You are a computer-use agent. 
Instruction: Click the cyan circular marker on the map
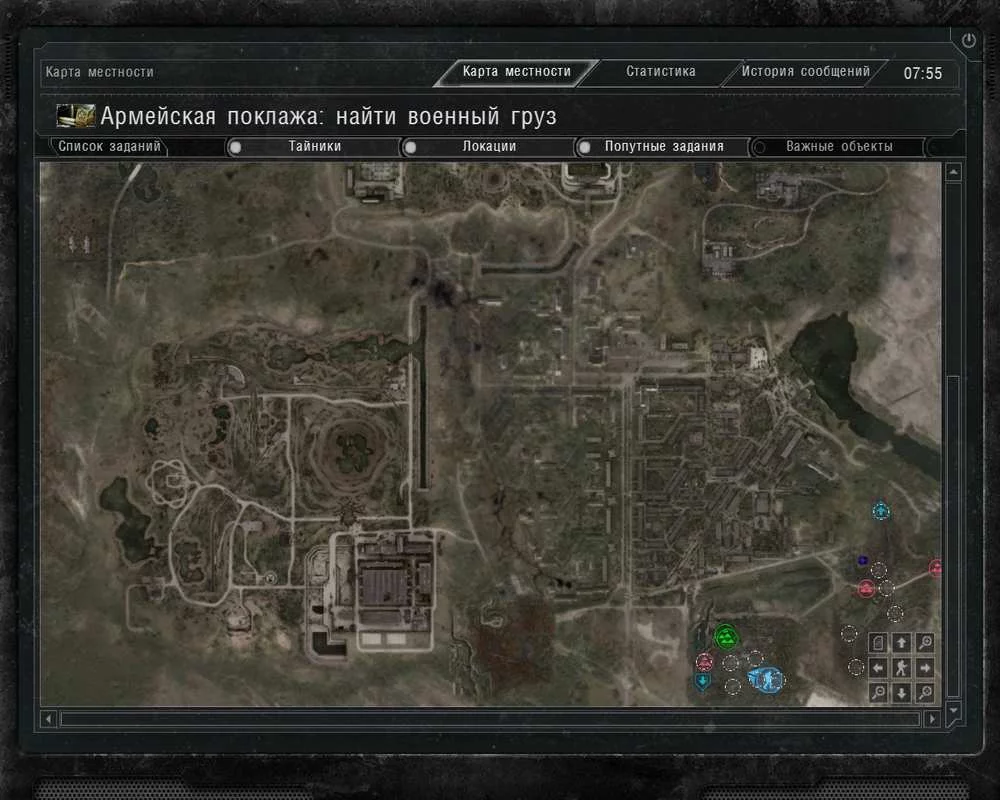tap(881, 512)
